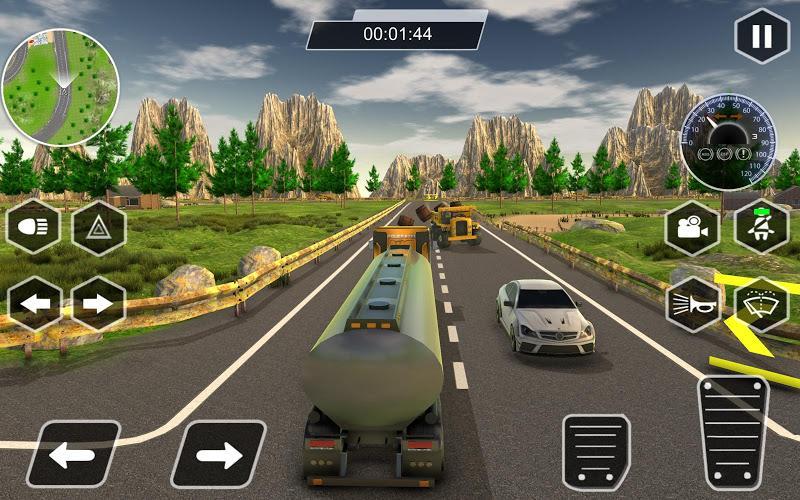Open the circular minimap

click(60, 87)
